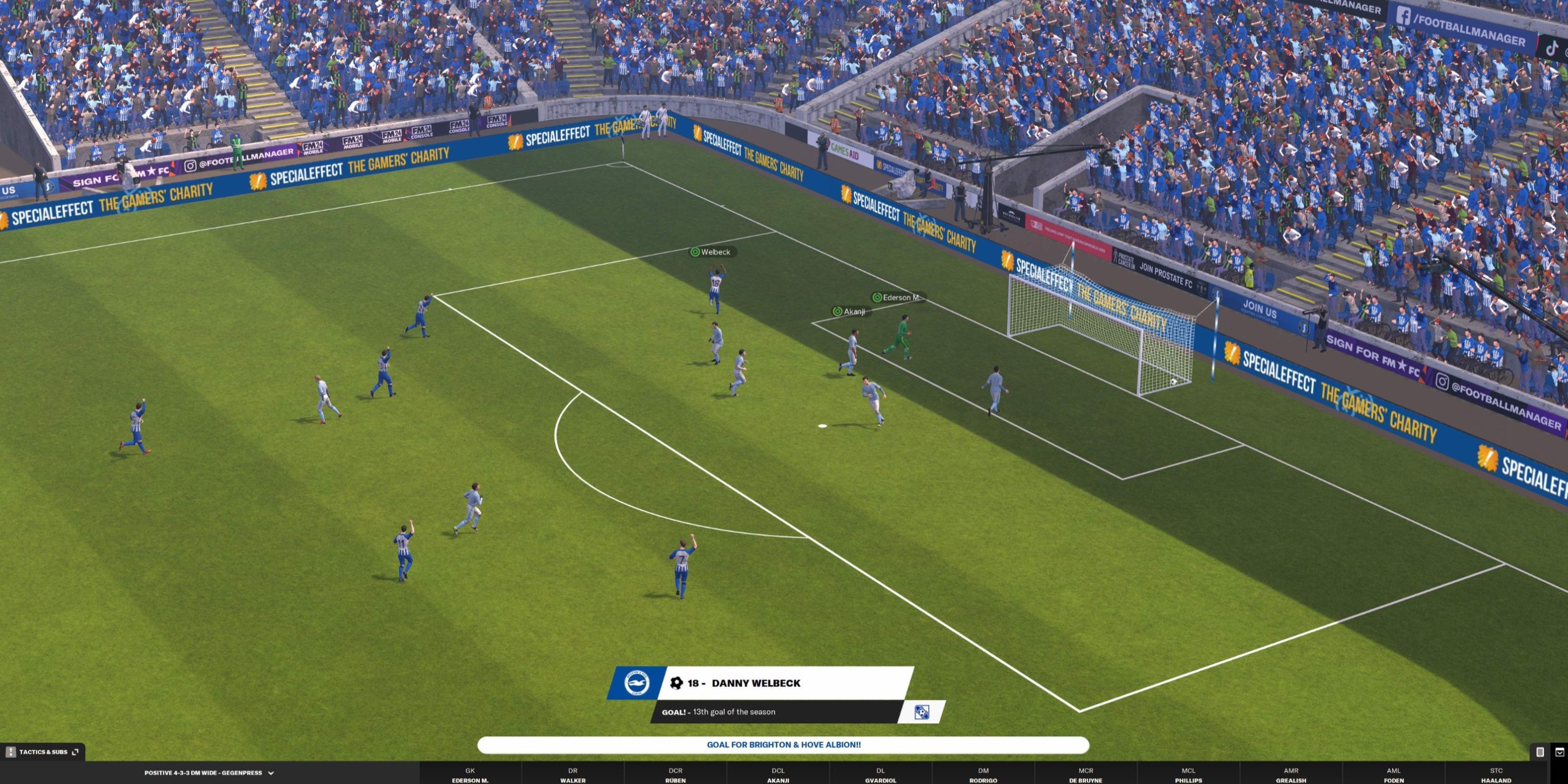Select the STC Haaland slot in the lineup
This screenshot has width=1568, height=784.
coord(1496,776)
